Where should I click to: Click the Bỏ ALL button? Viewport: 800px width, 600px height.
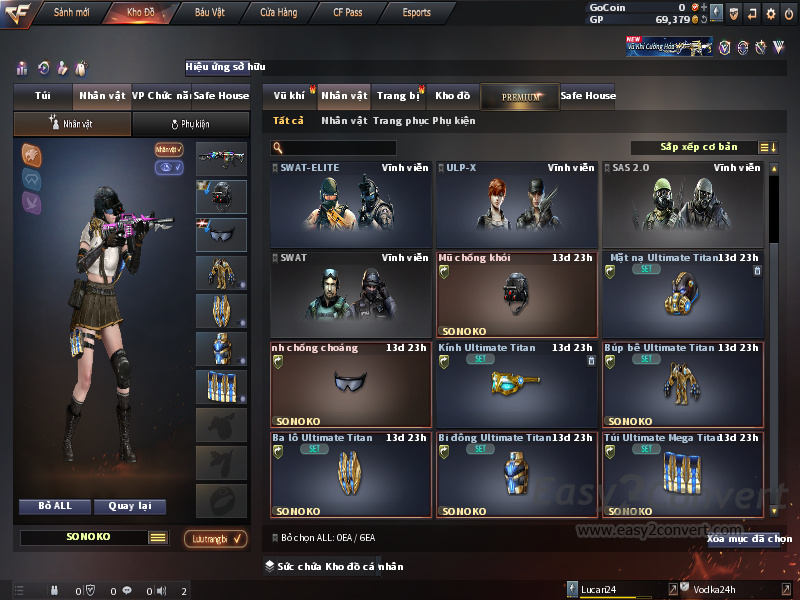(x=55, y=506)
